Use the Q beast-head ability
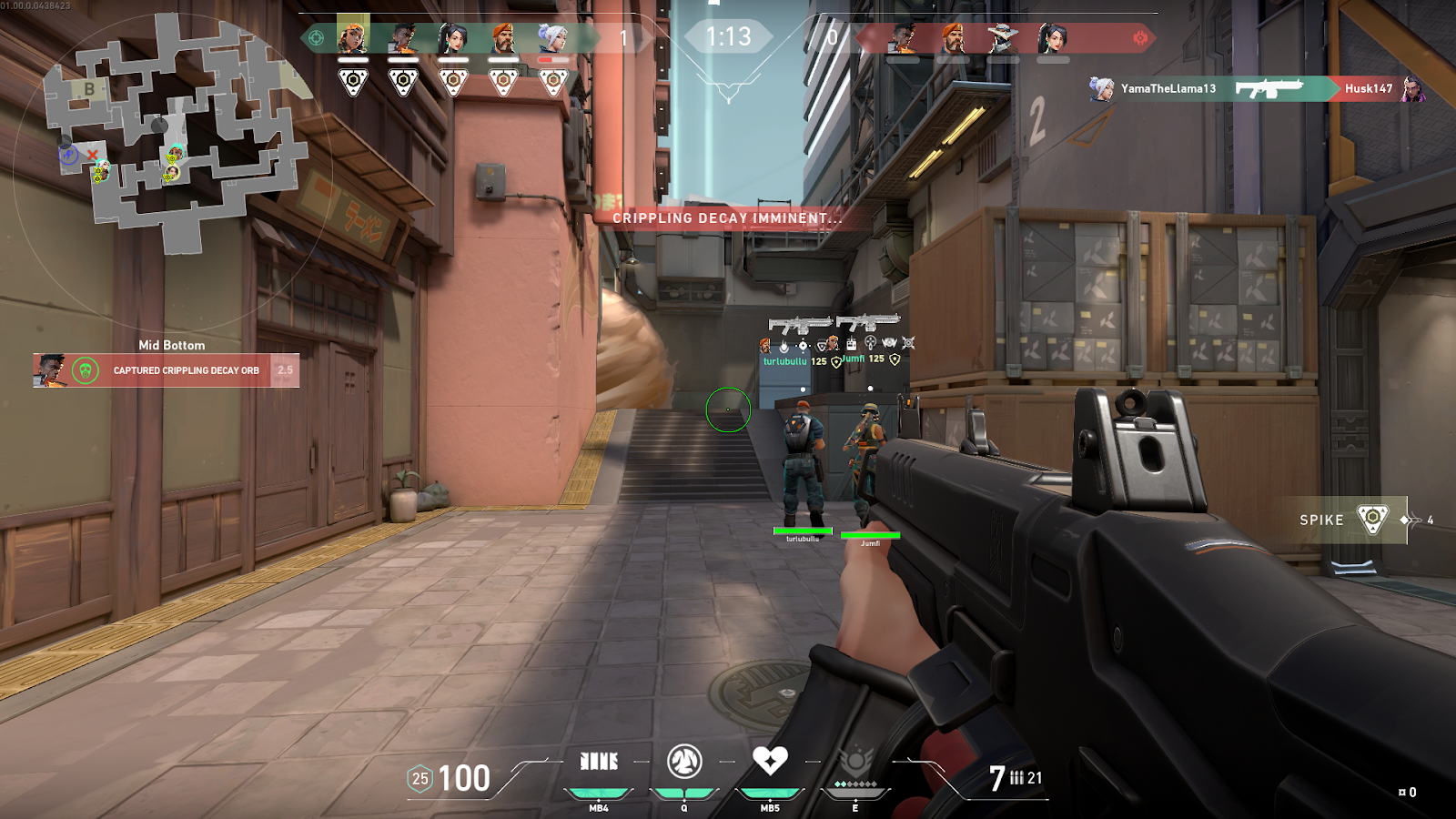The height and width of the screenshot is (819, 1456). (684, 762)
